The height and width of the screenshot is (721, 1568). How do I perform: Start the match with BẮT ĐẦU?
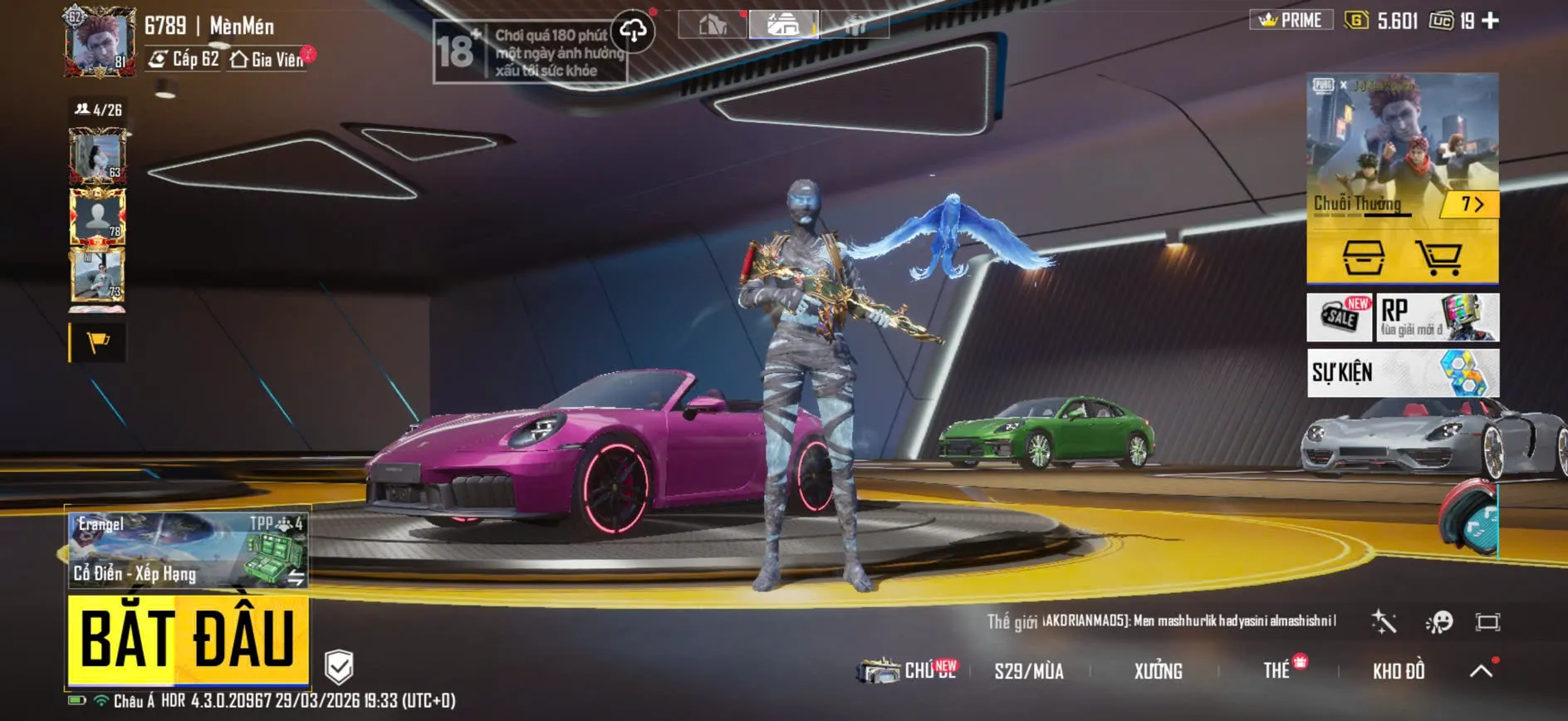[188, 640]
